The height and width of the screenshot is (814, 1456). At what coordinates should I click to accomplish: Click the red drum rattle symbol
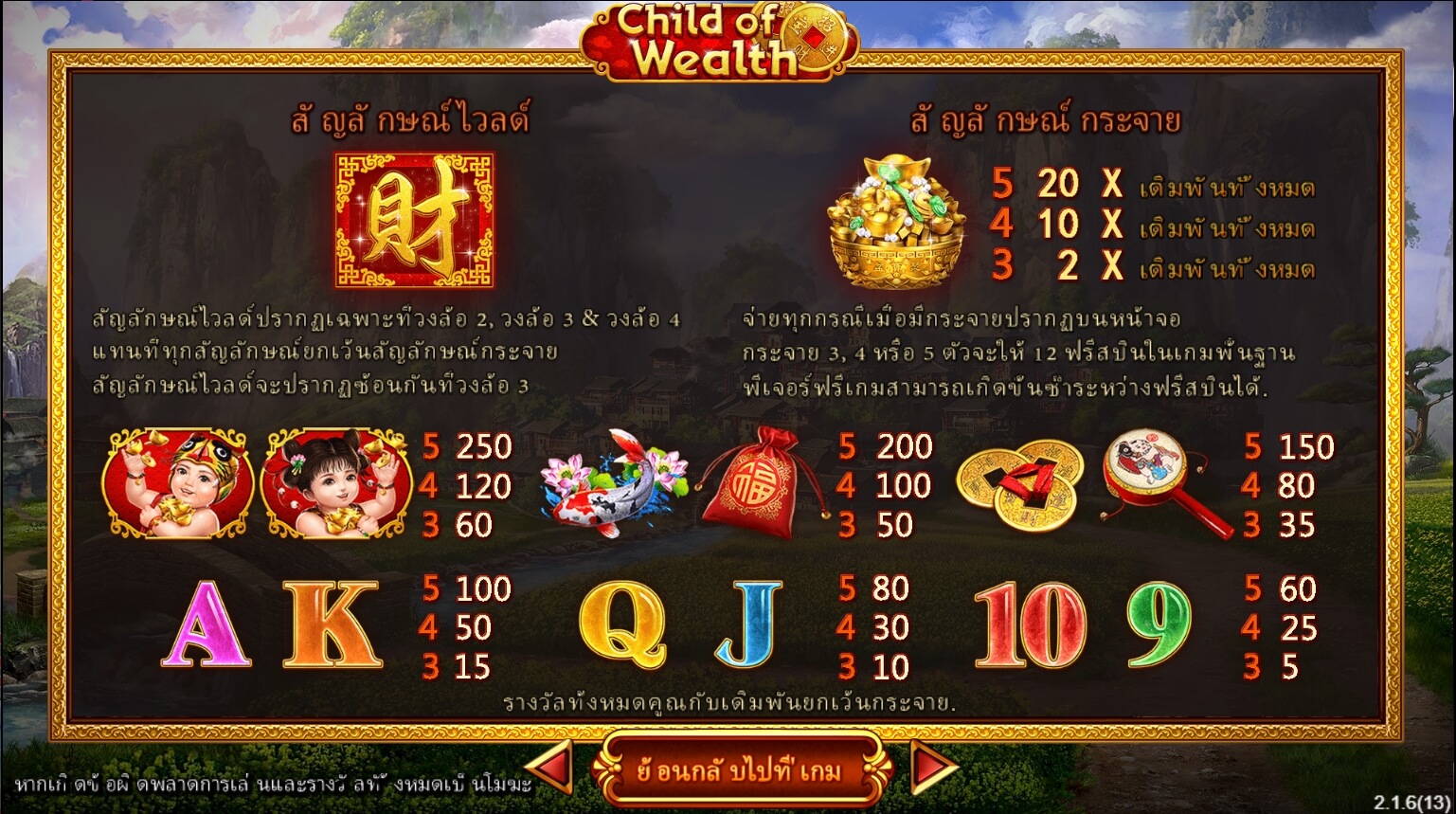point(1165,483)
